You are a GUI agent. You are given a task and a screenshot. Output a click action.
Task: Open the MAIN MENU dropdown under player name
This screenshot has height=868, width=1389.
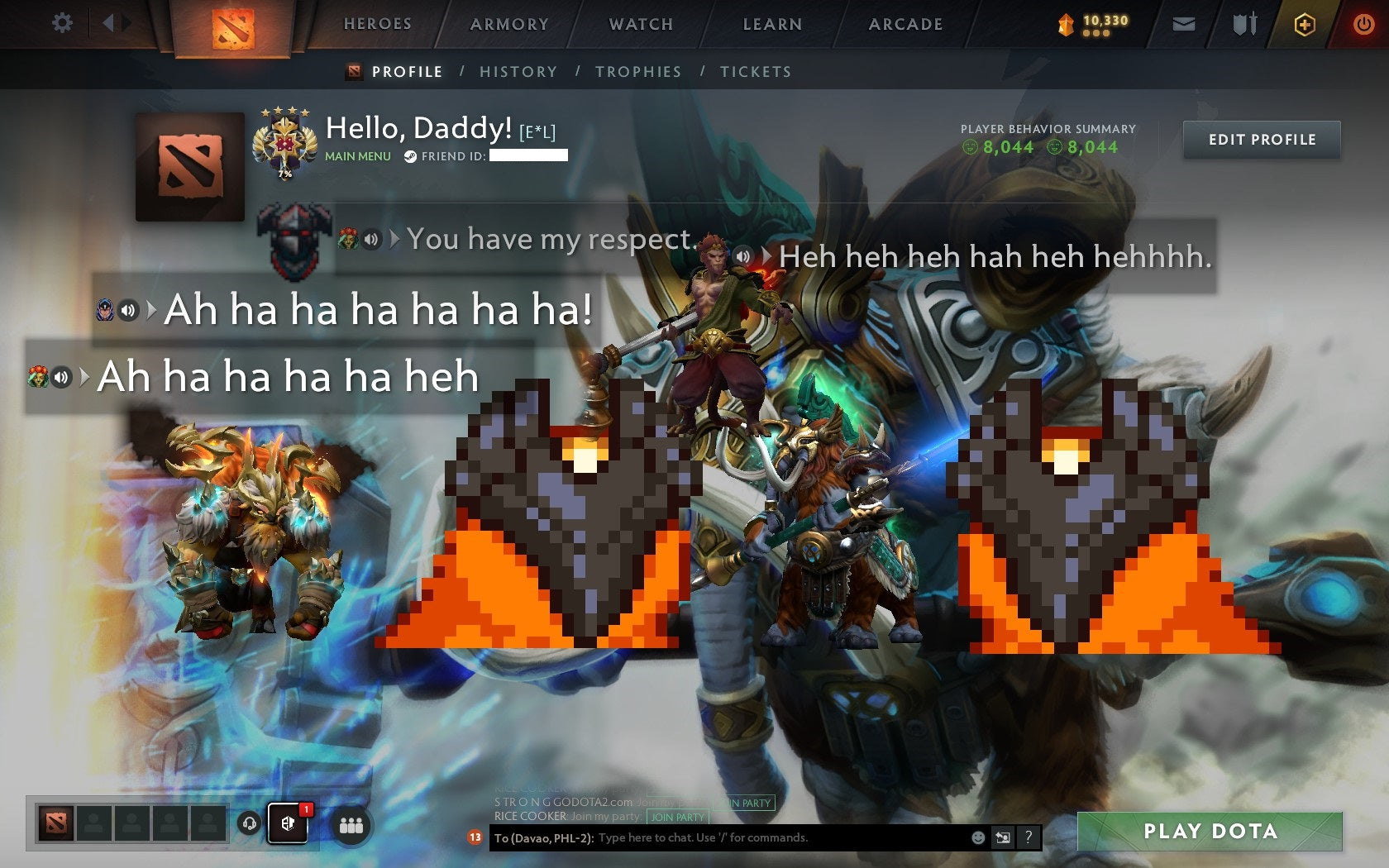pyautogui.click(x=357, y=155)
